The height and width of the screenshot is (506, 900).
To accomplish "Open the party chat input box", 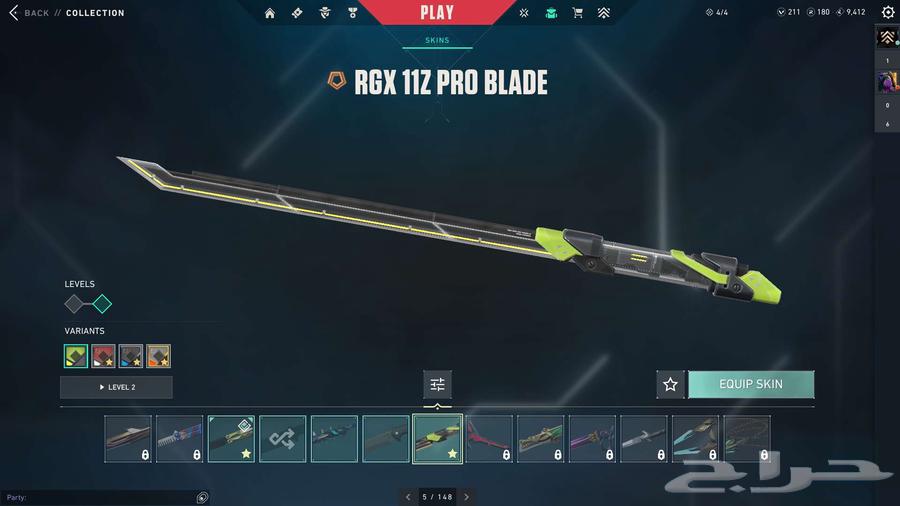I will [x=100, y=497].
